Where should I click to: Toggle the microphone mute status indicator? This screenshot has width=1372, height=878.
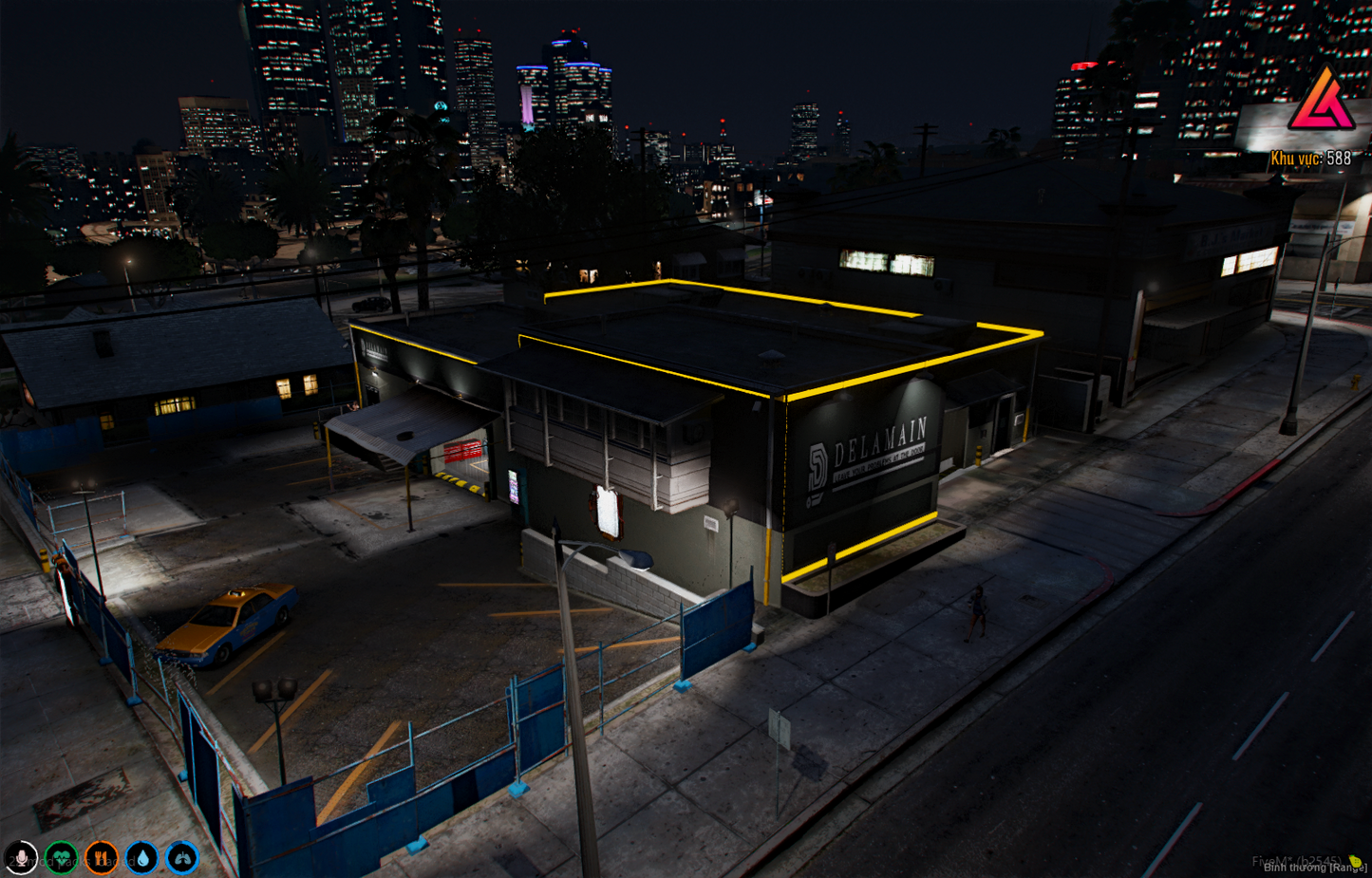pyautogui.click(x=21, y=858)
